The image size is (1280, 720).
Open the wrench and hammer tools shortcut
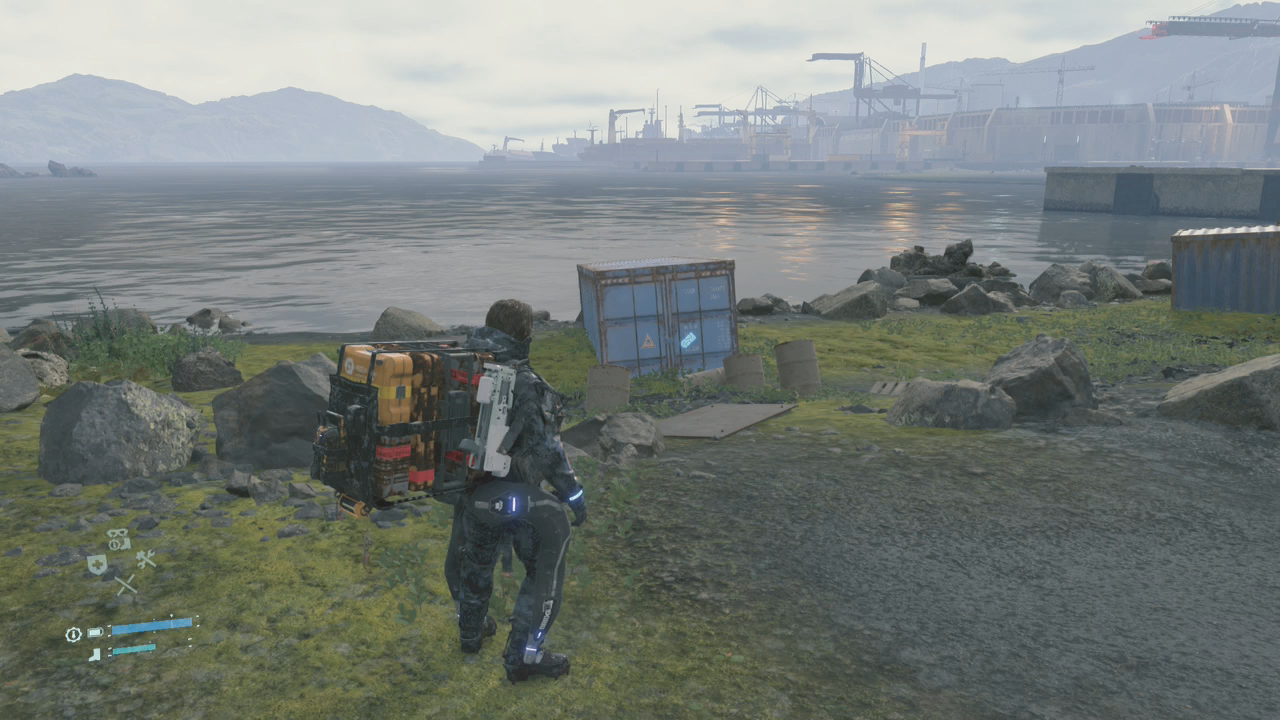[146, 559]
